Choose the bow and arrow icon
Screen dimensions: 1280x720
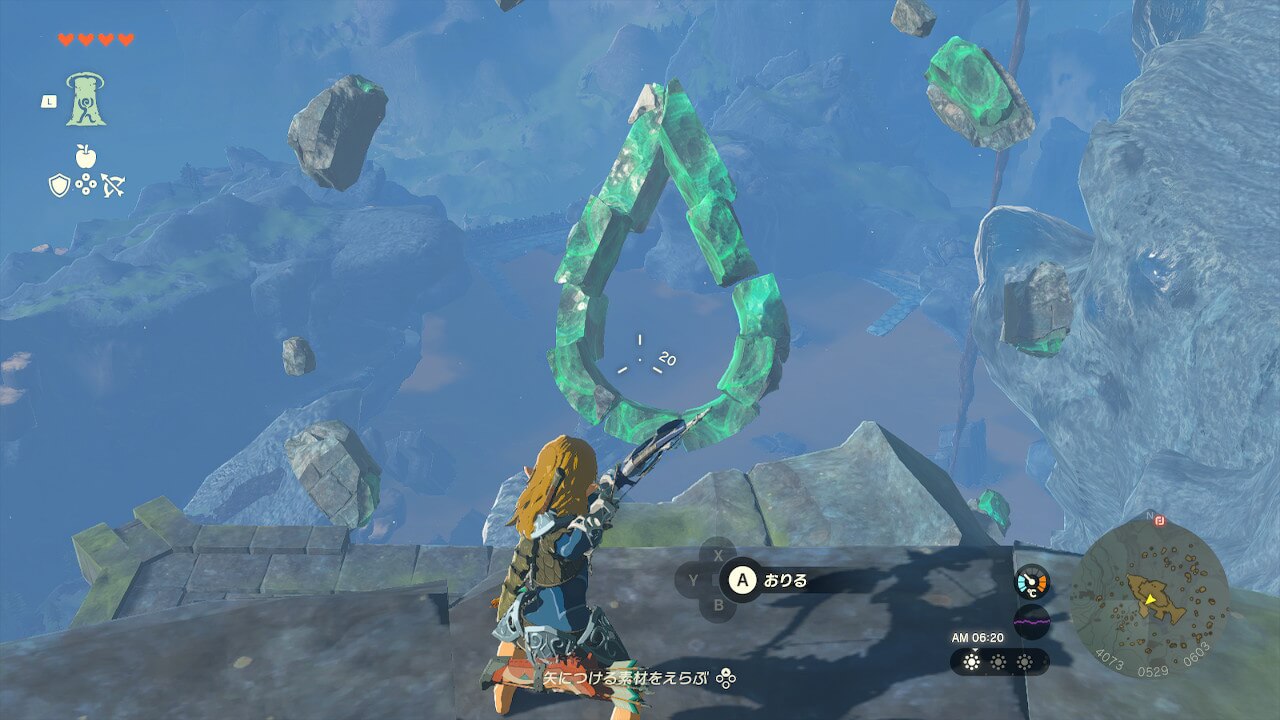[113, 184]
